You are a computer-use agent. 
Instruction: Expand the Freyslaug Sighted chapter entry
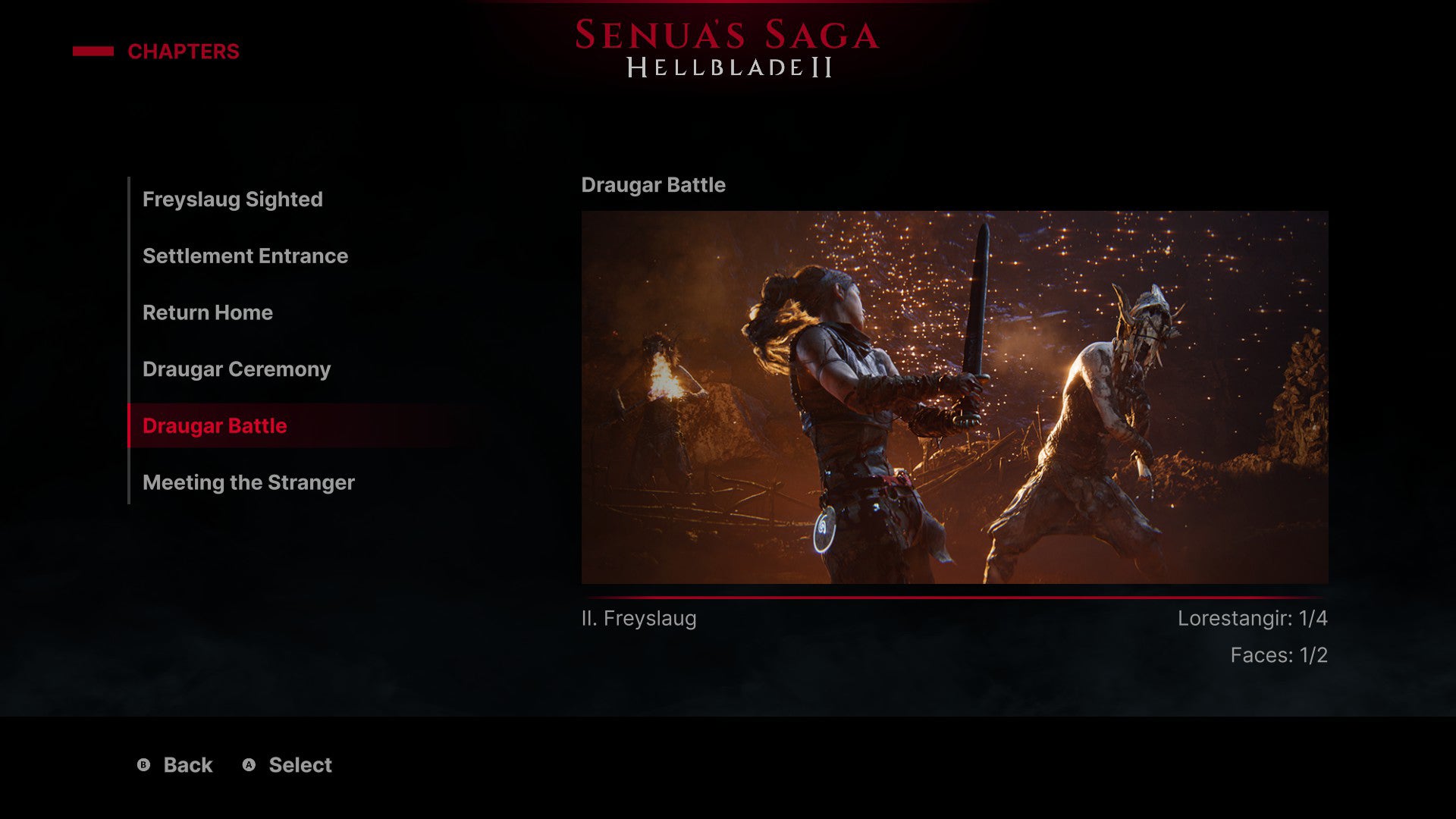[232, 199]
